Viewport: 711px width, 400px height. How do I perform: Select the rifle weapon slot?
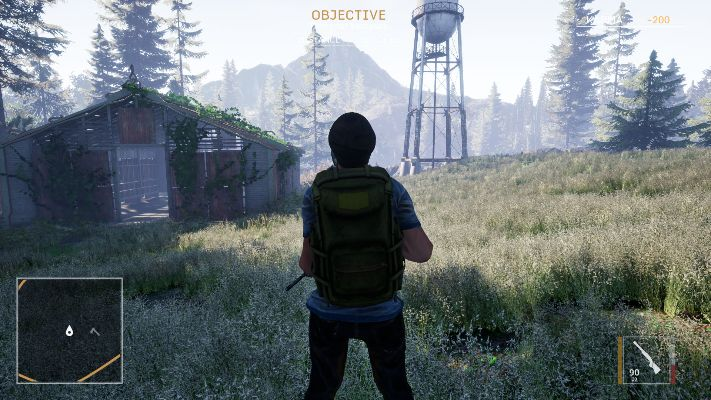click(647, 357)
